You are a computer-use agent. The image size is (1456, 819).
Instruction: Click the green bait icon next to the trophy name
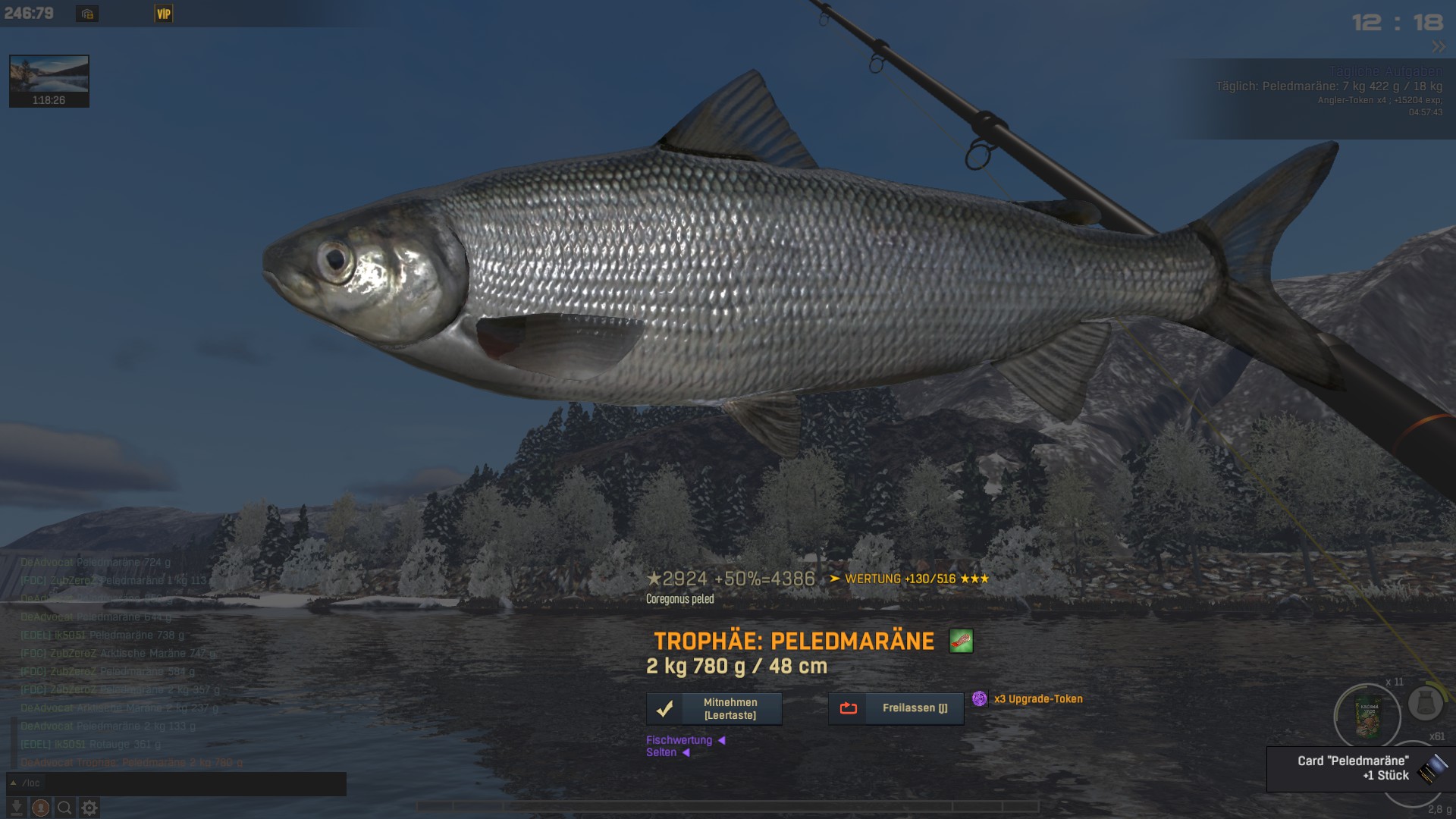pos(961,642)
